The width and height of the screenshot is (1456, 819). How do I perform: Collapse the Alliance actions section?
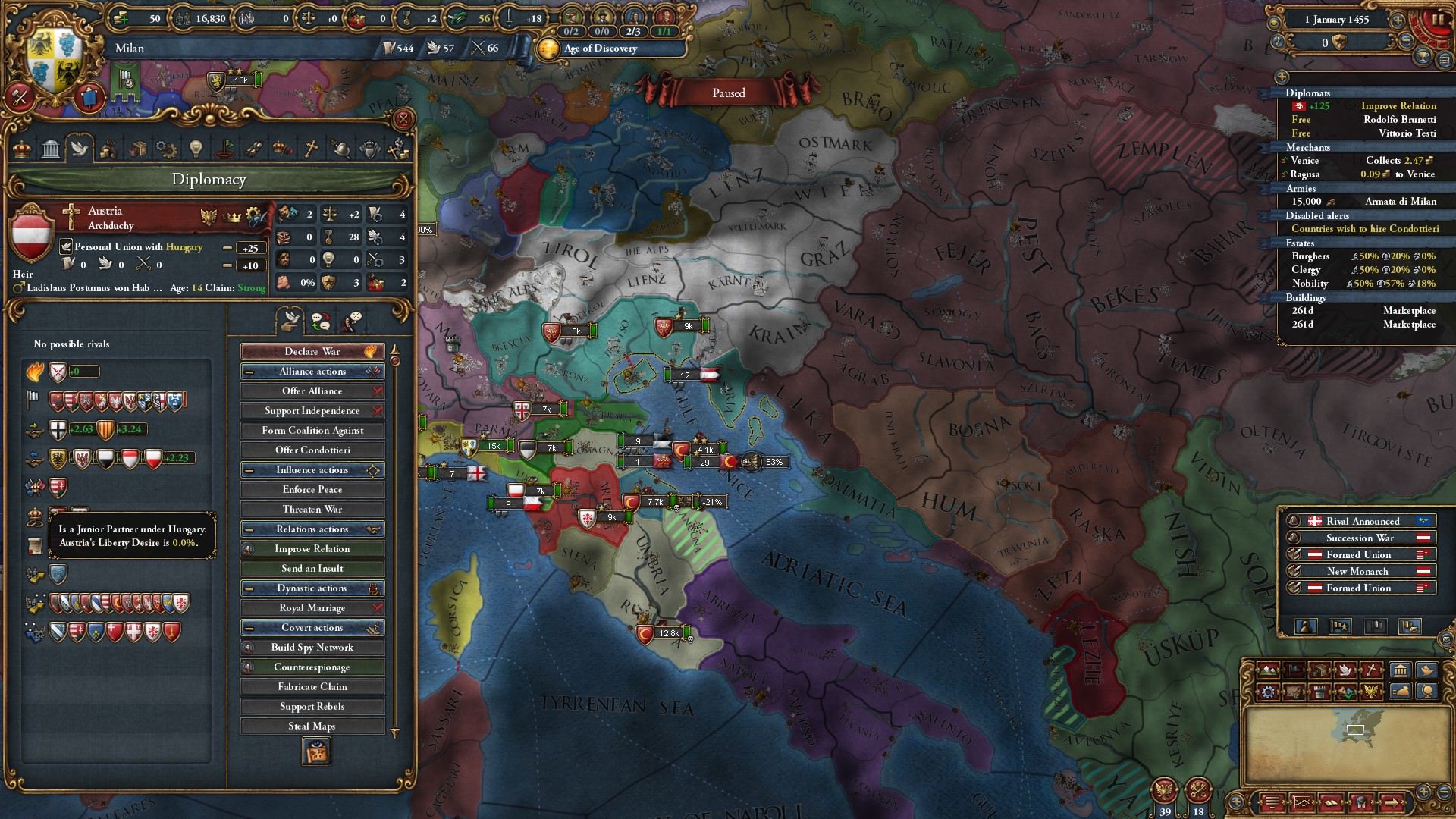tap(251, 371)
